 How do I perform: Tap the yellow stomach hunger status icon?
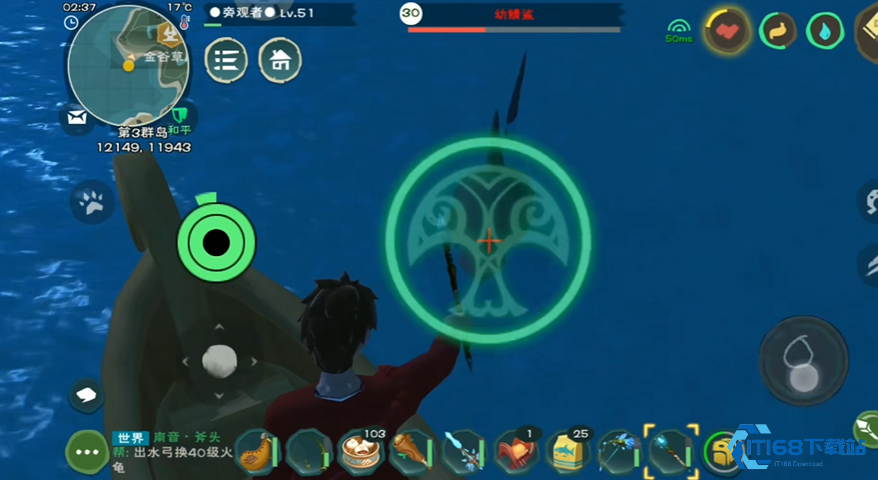click(776, 32)
